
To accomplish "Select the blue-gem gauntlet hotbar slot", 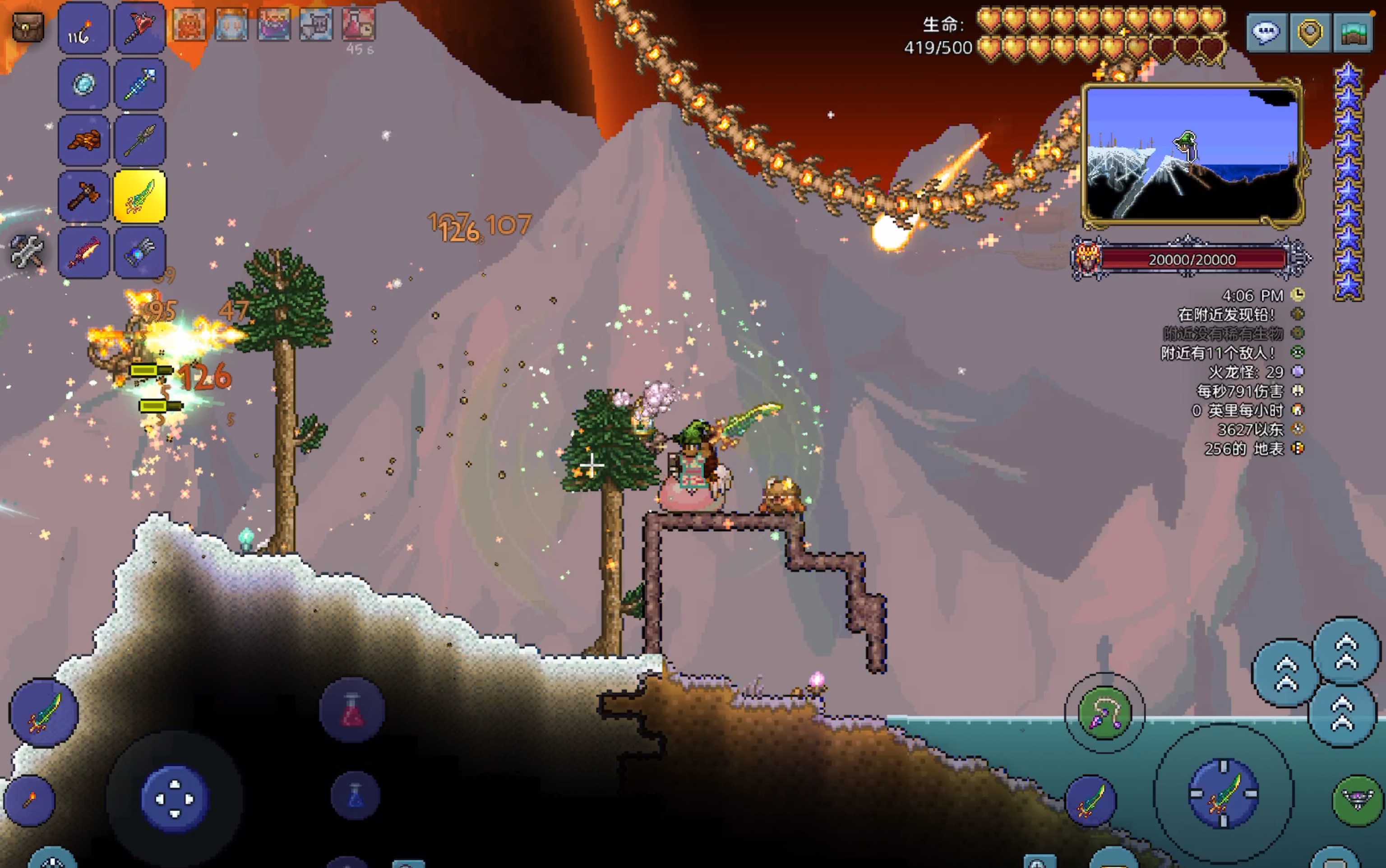I will [139, 253].
